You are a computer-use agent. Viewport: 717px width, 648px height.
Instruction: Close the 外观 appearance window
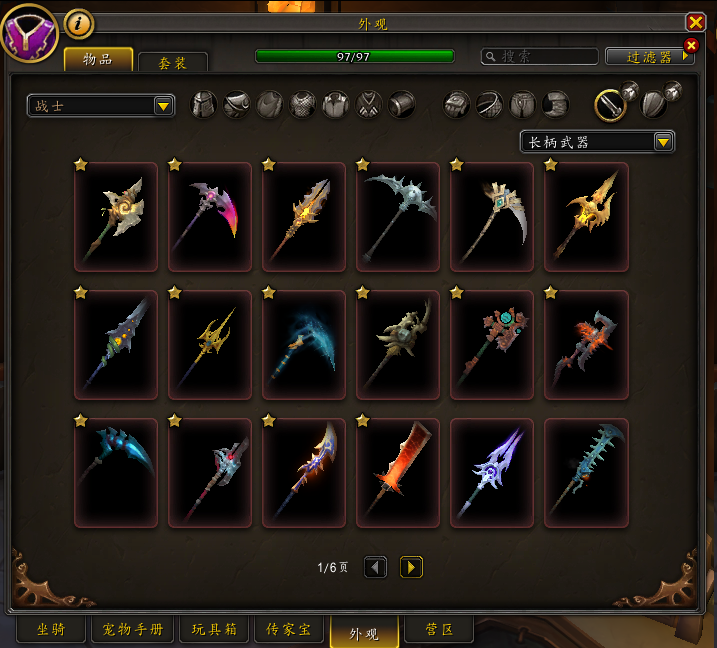tap(695, 22)
